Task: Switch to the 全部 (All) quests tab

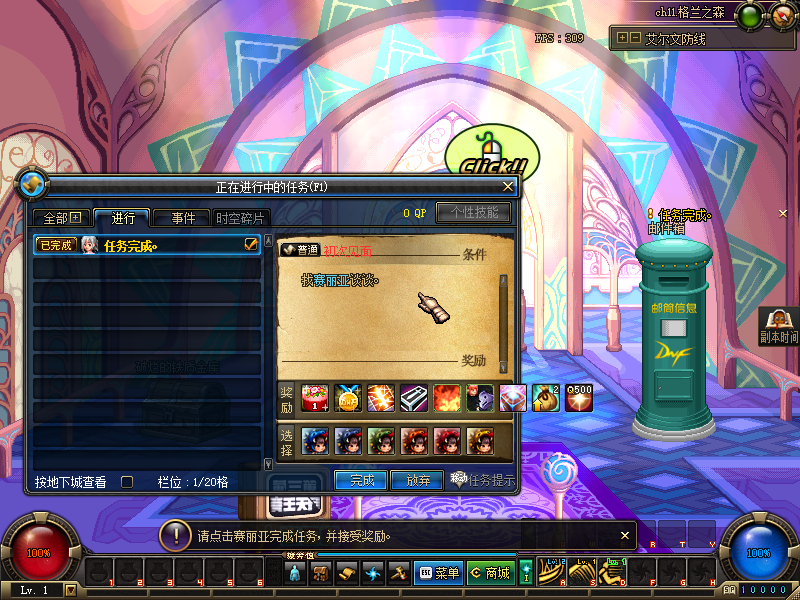Action: [x=61, y=218]
